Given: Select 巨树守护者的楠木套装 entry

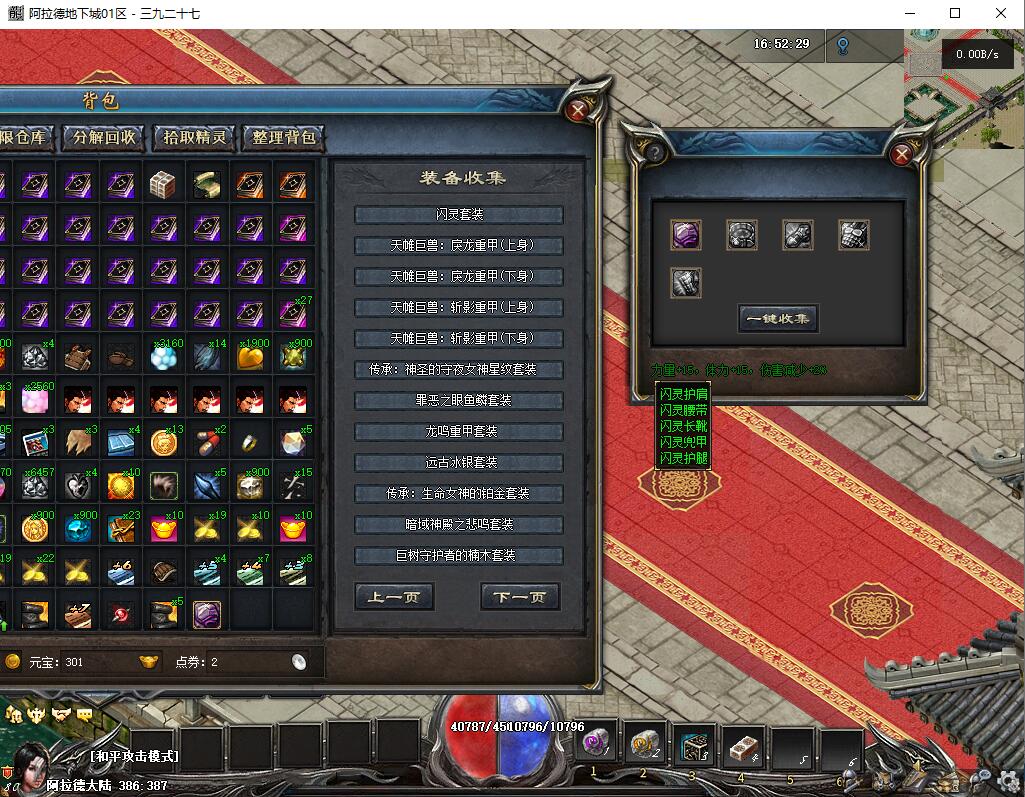Looking at the screenshot, I should [x=459, y=556].
